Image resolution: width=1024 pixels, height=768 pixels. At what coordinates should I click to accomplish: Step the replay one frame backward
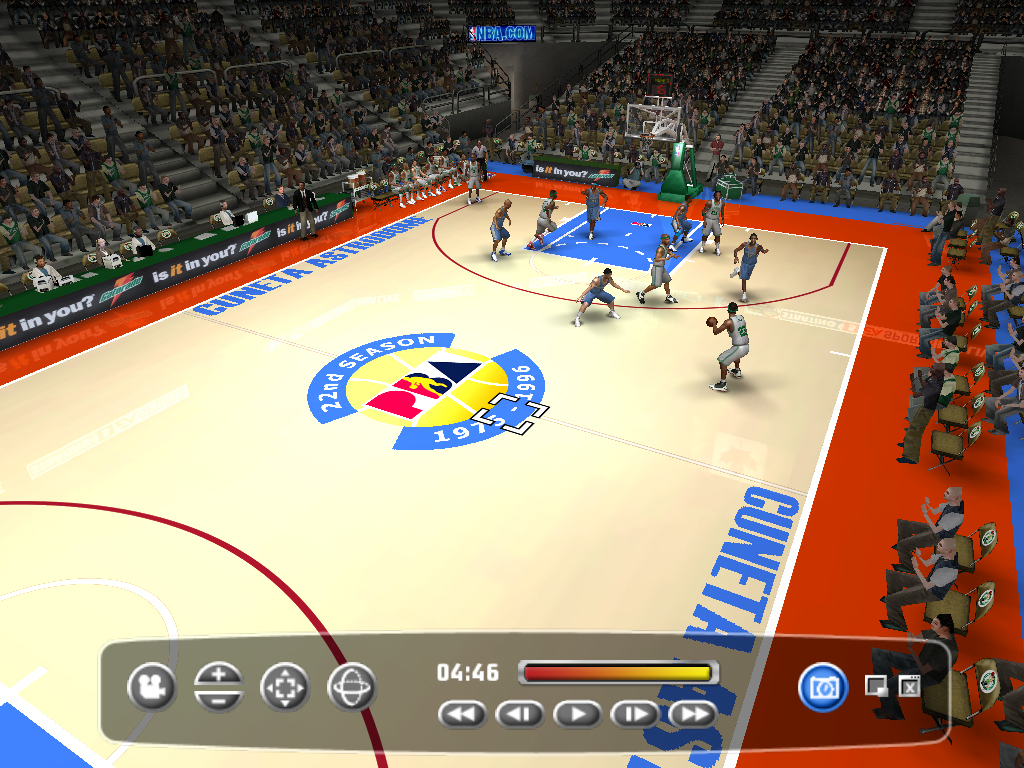pyautogui.click(x=520, y=714)
